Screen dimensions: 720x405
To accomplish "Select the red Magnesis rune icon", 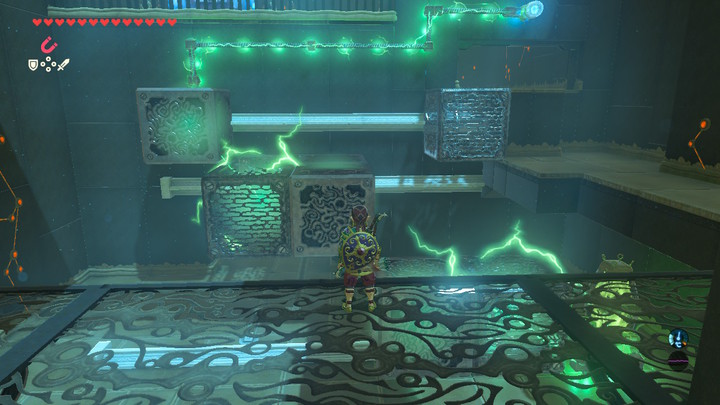I will coord(46,44).
